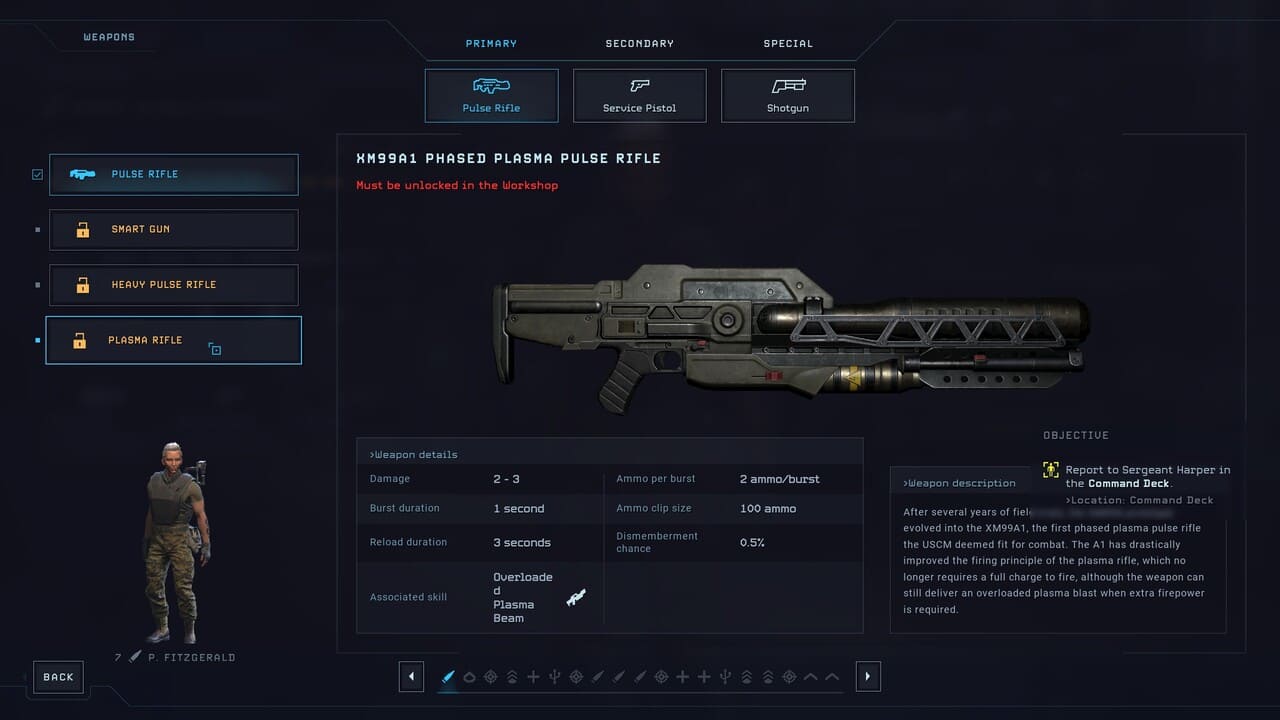Open the Primary Pulse Rifle slot
The width and height of the screenshot is (1280, 720).
(491, 96)
